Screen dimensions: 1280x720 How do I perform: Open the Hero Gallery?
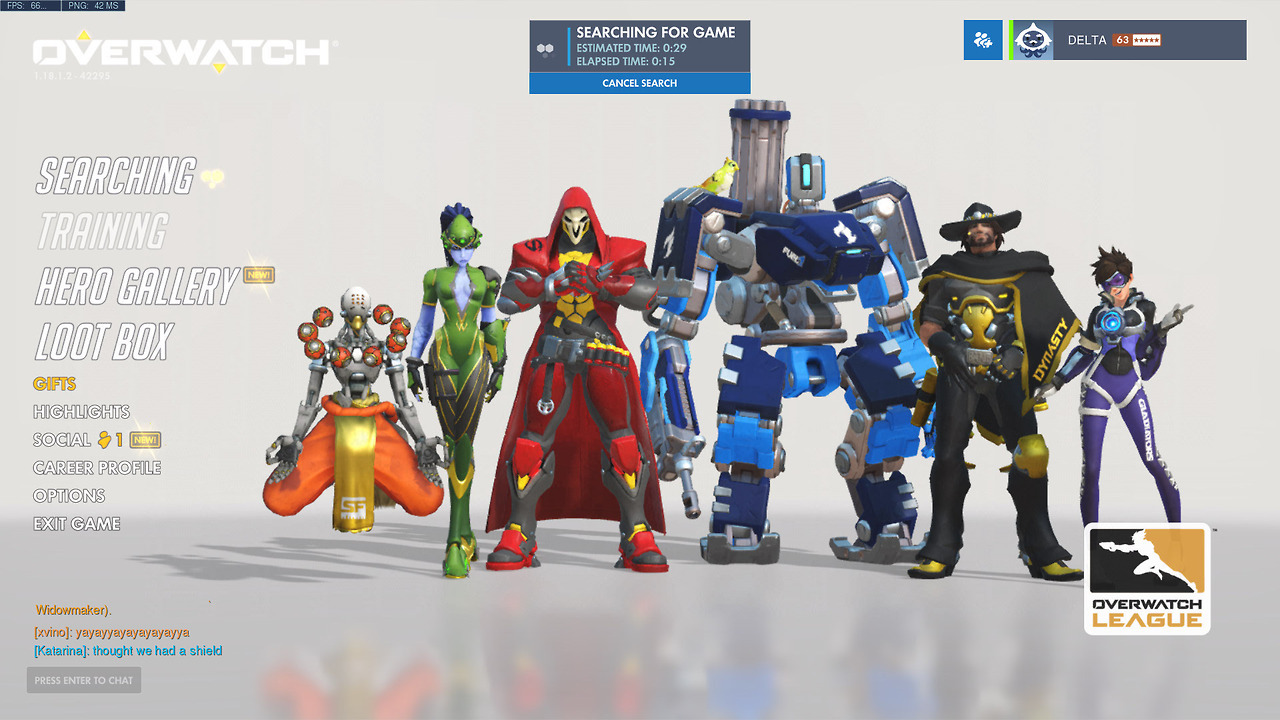(137, 287)
